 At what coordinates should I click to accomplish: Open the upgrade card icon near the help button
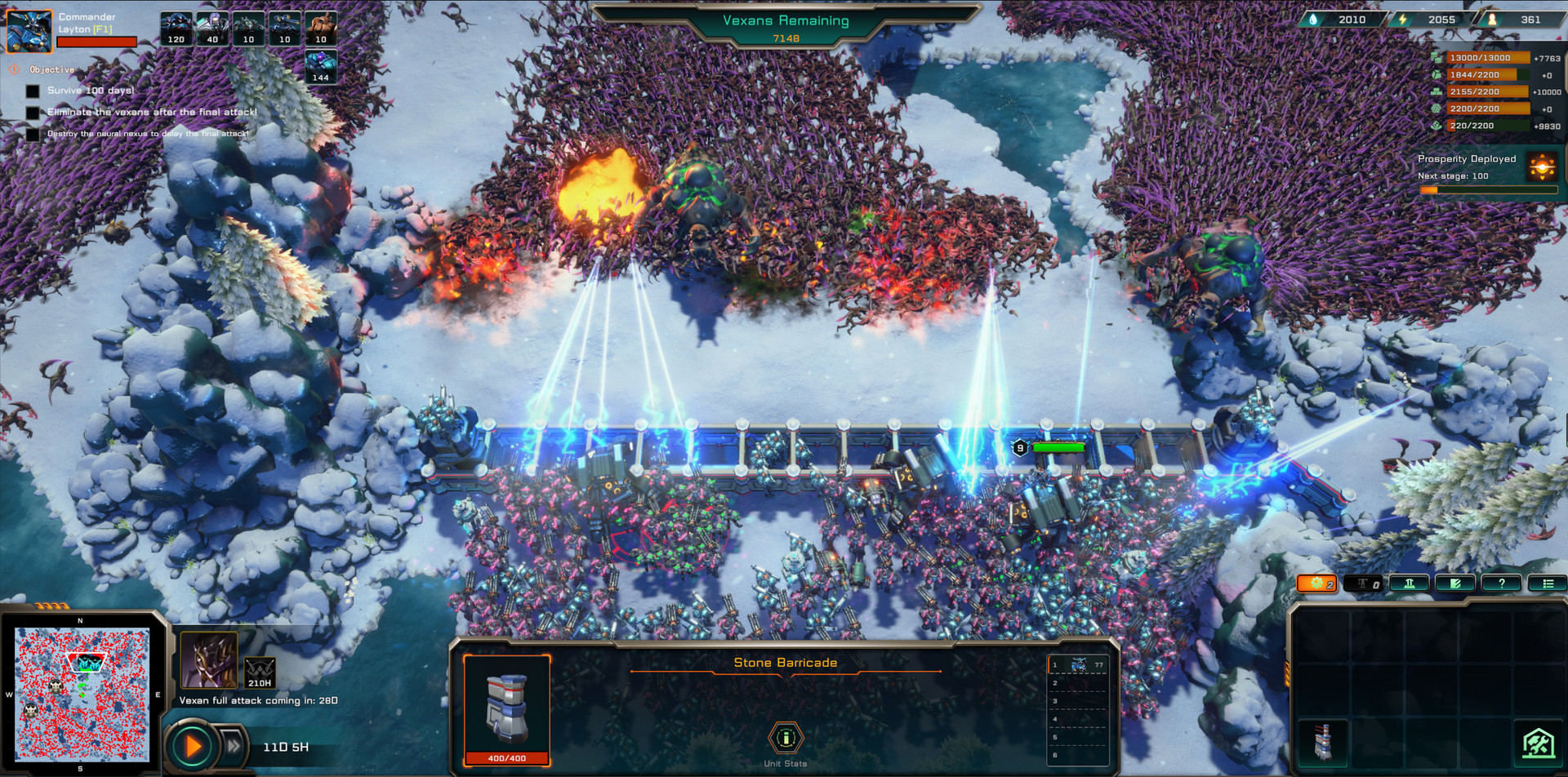(1456, 583)
